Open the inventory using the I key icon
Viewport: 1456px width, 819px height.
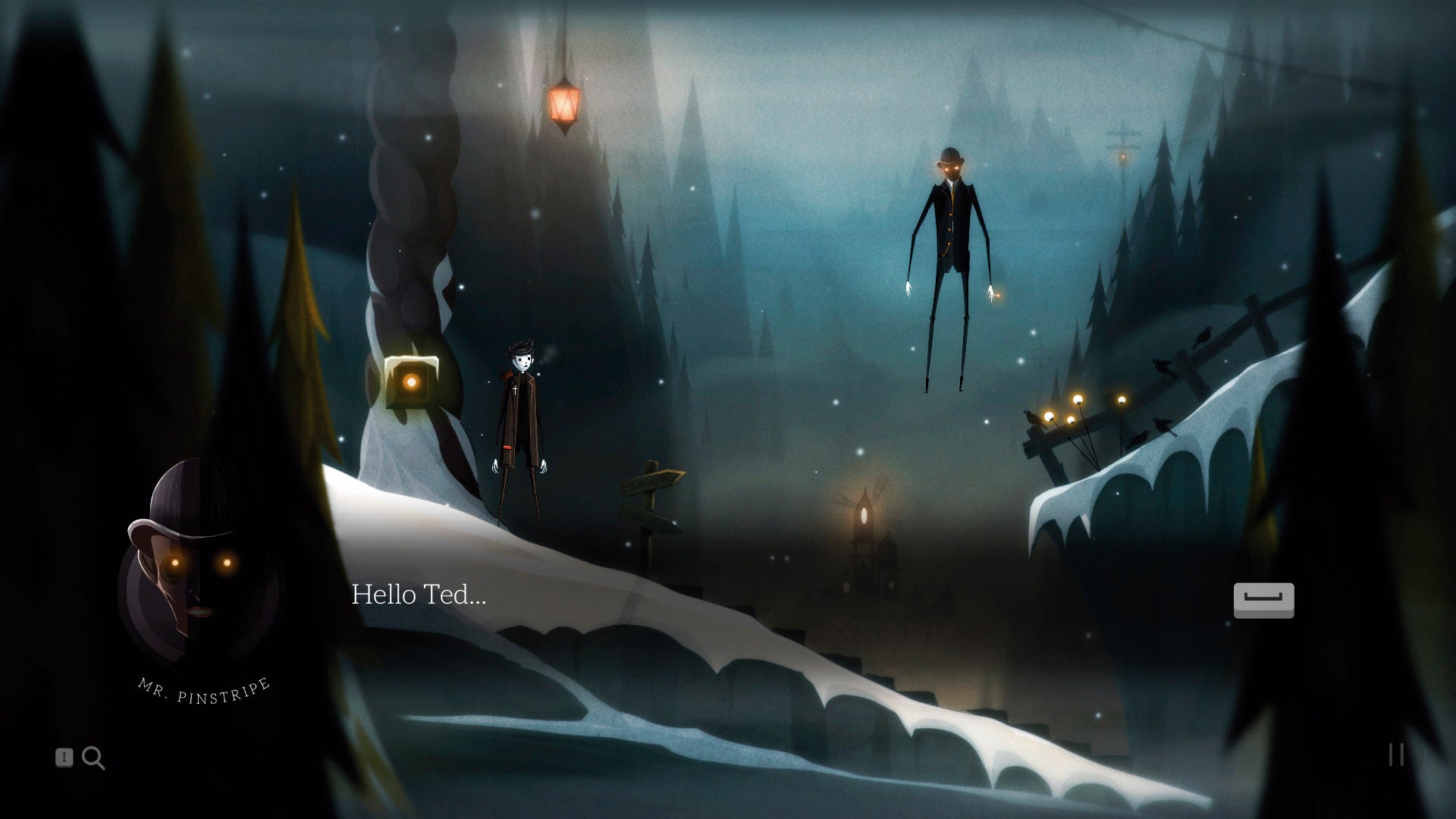pyautogui.click(x=64, y=758)
